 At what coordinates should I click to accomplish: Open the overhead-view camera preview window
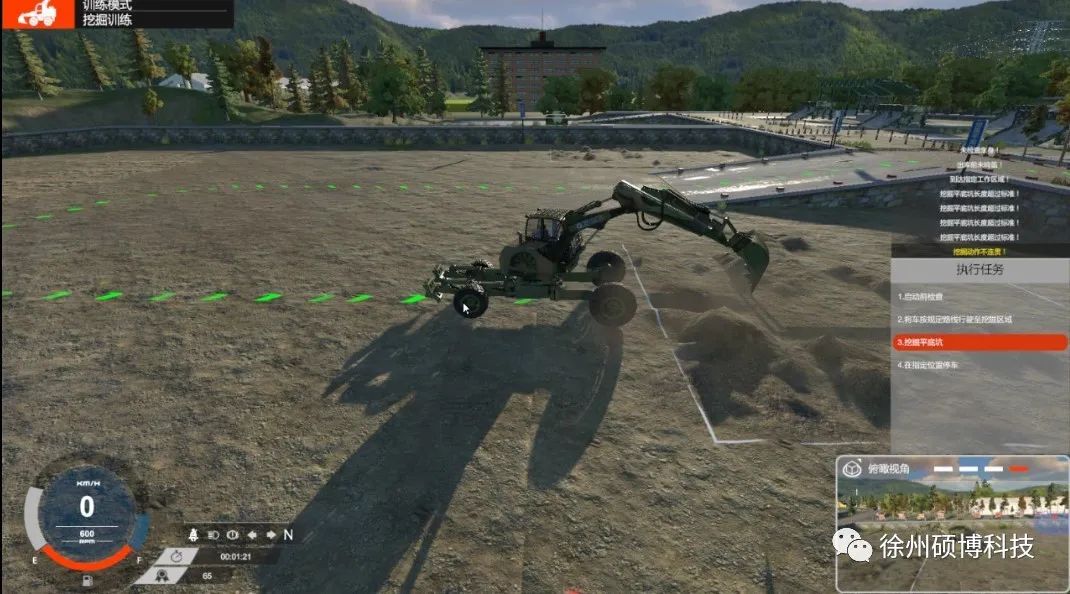tap(952, 532)
